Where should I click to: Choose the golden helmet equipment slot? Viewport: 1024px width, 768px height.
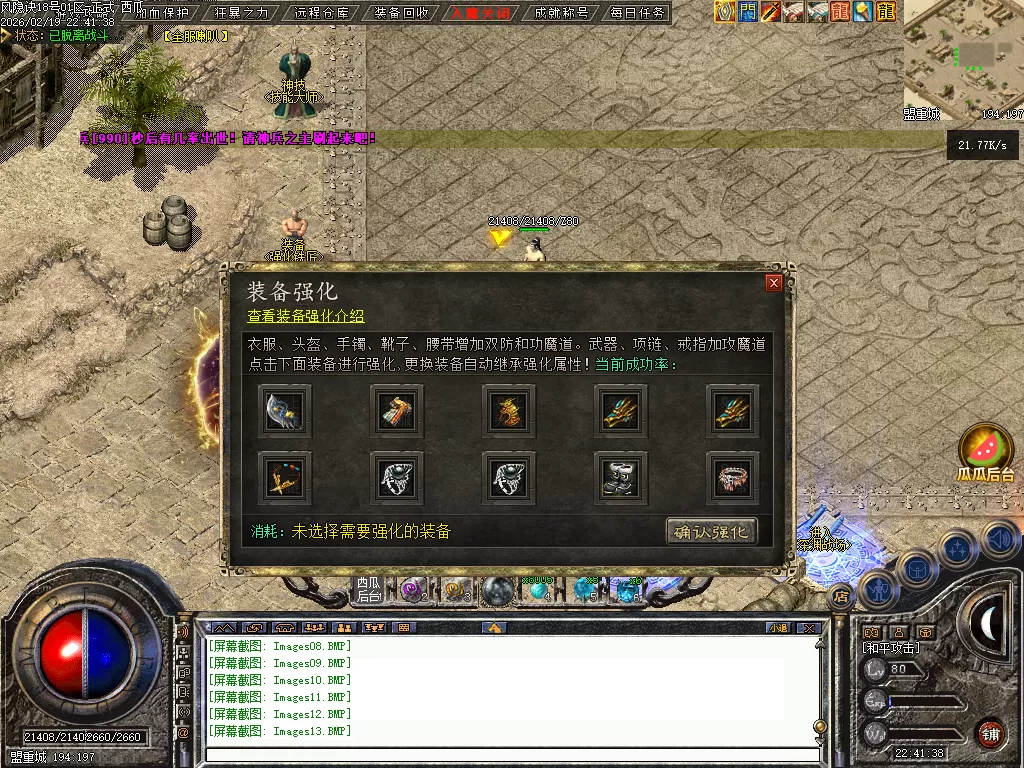[509, 409]
